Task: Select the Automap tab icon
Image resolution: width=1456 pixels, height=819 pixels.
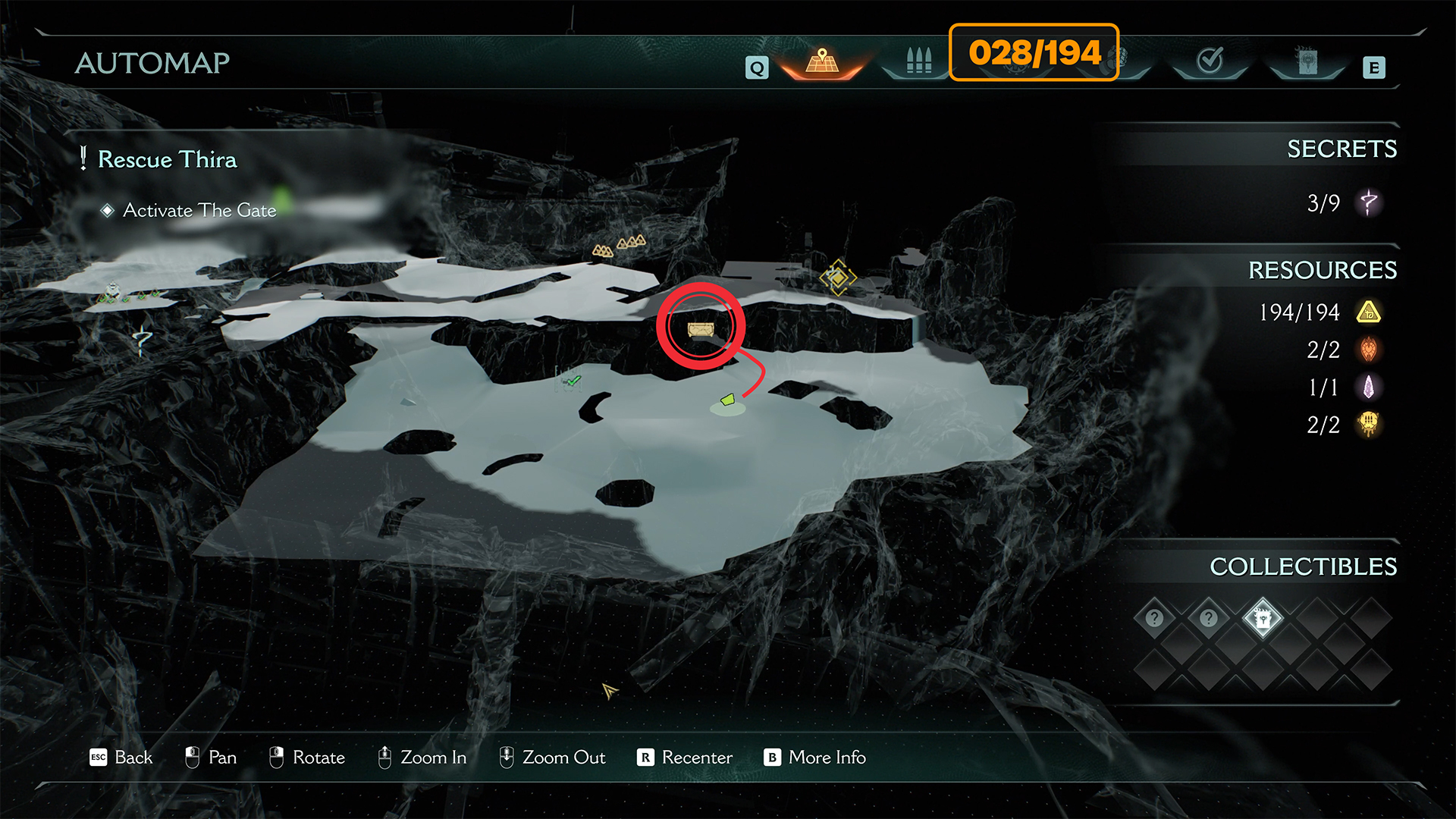Action: pyautogui.click(x=822, y=61)
